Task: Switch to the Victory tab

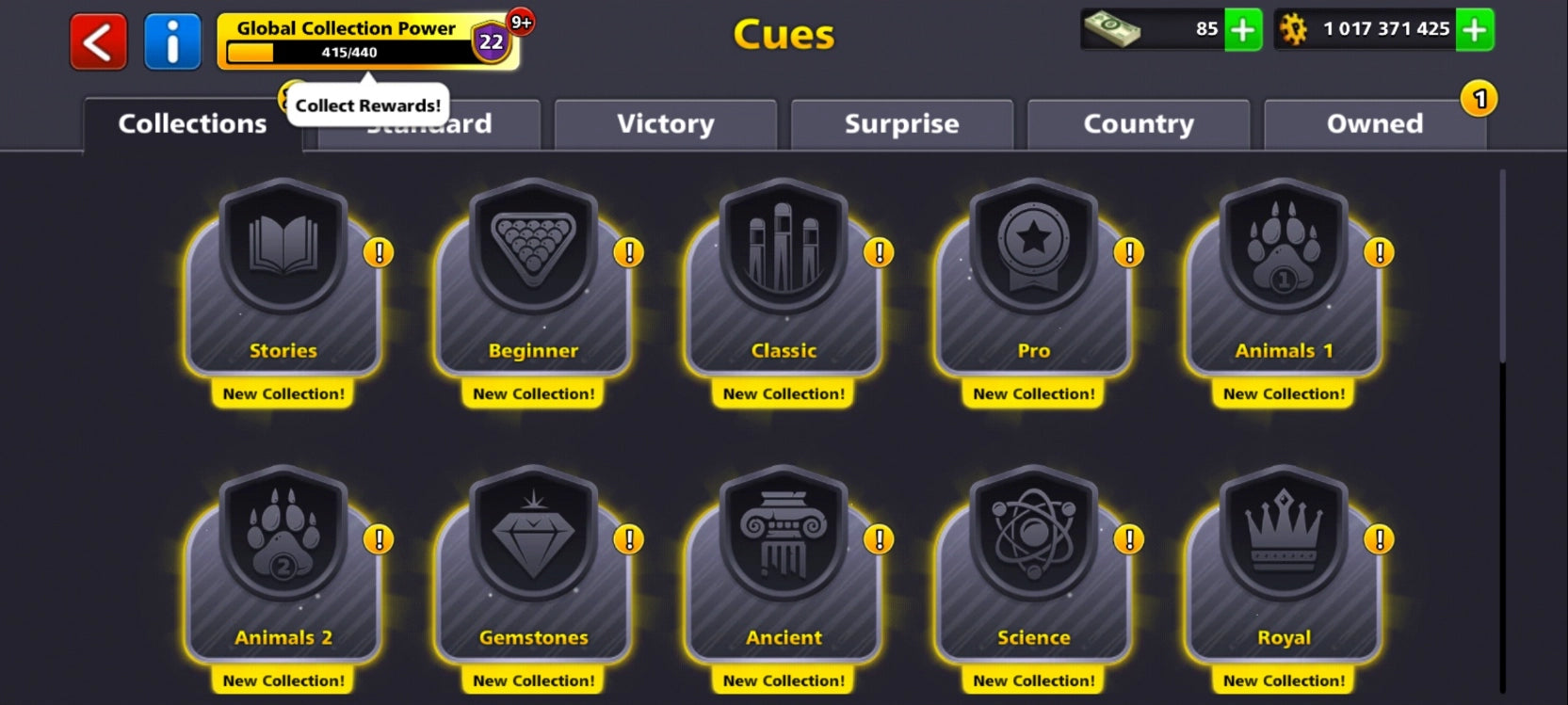Action: click(665, 124)
